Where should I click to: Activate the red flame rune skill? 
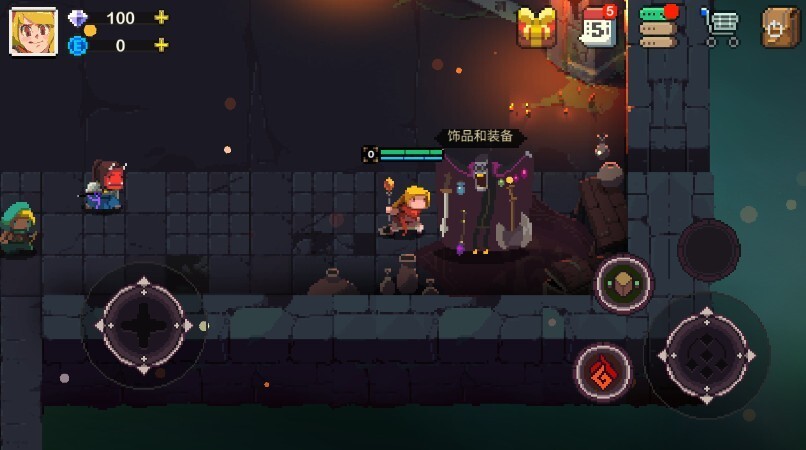603,372
